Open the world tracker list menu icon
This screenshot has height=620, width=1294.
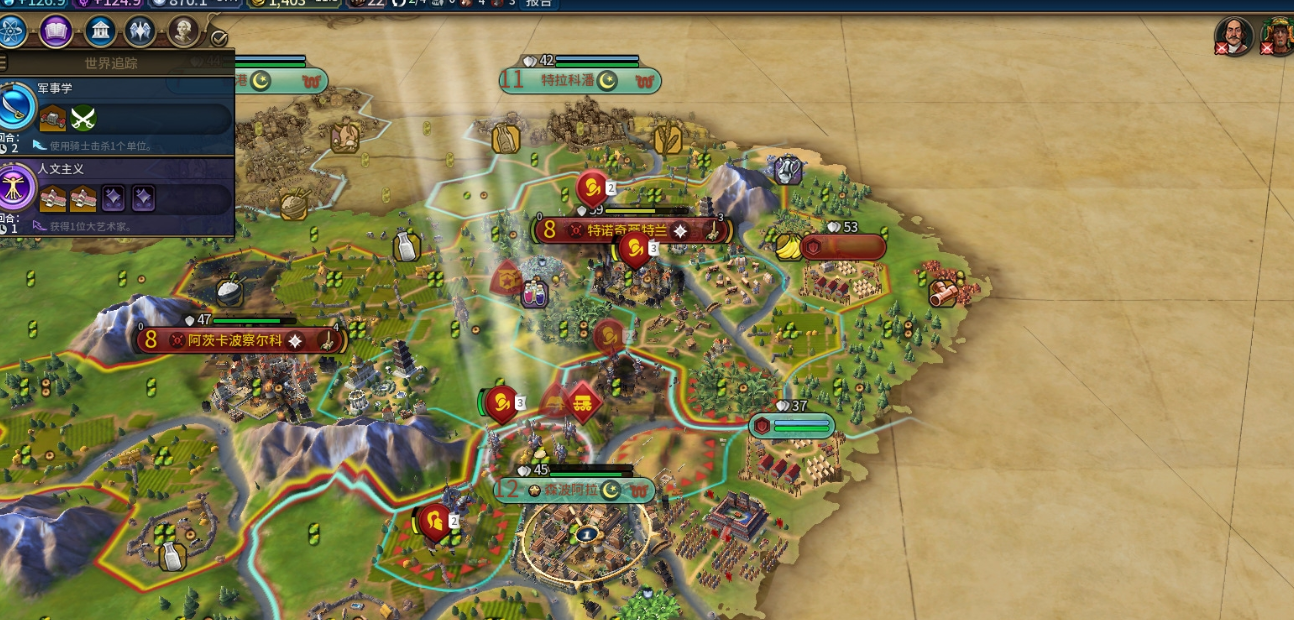pos(3,63)
